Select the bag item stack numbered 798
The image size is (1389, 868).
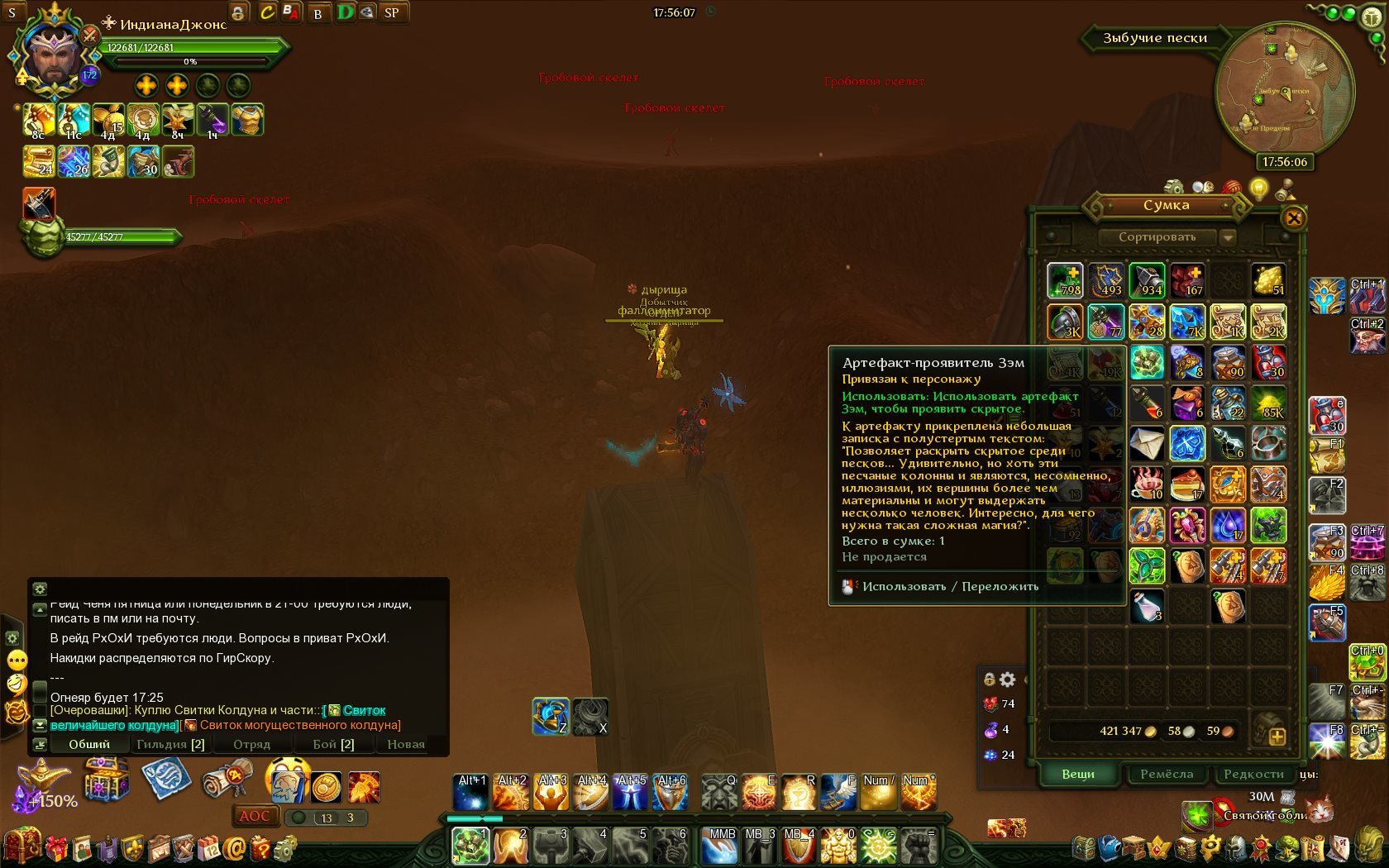coord(1065,281)
